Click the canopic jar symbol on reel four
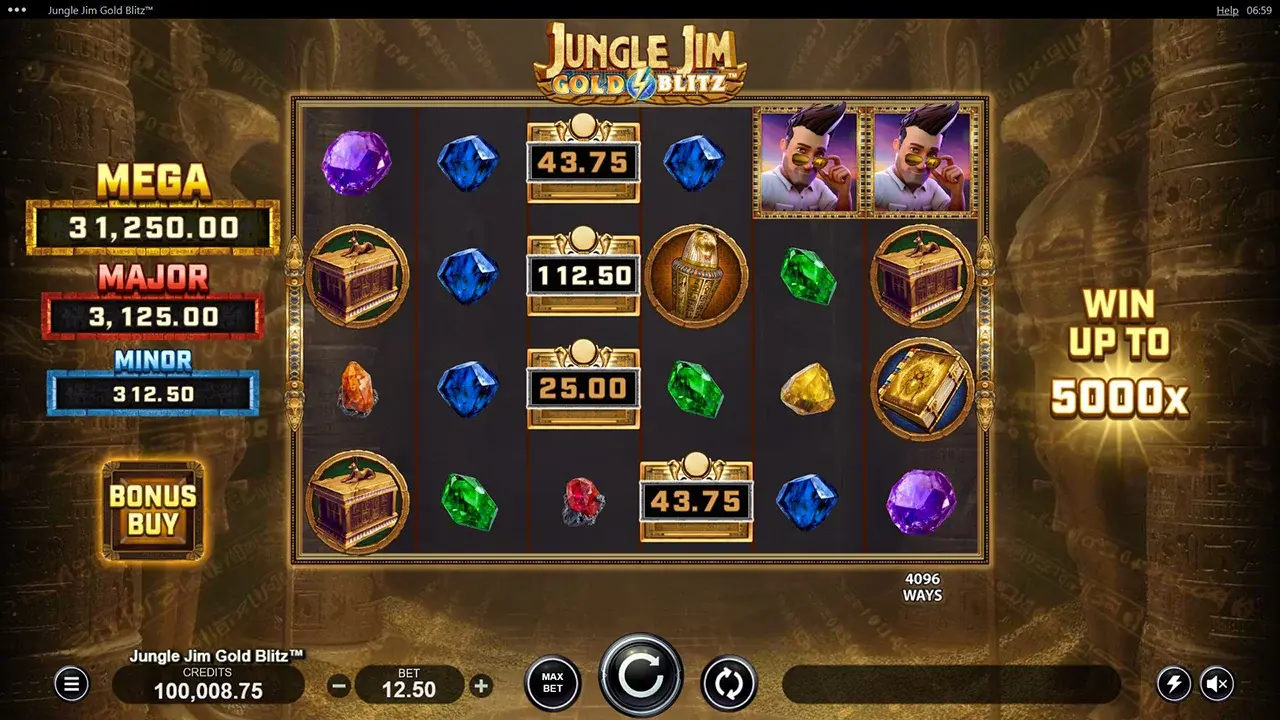The height and width of the screenshot is (720, 1280). (698, 275)
